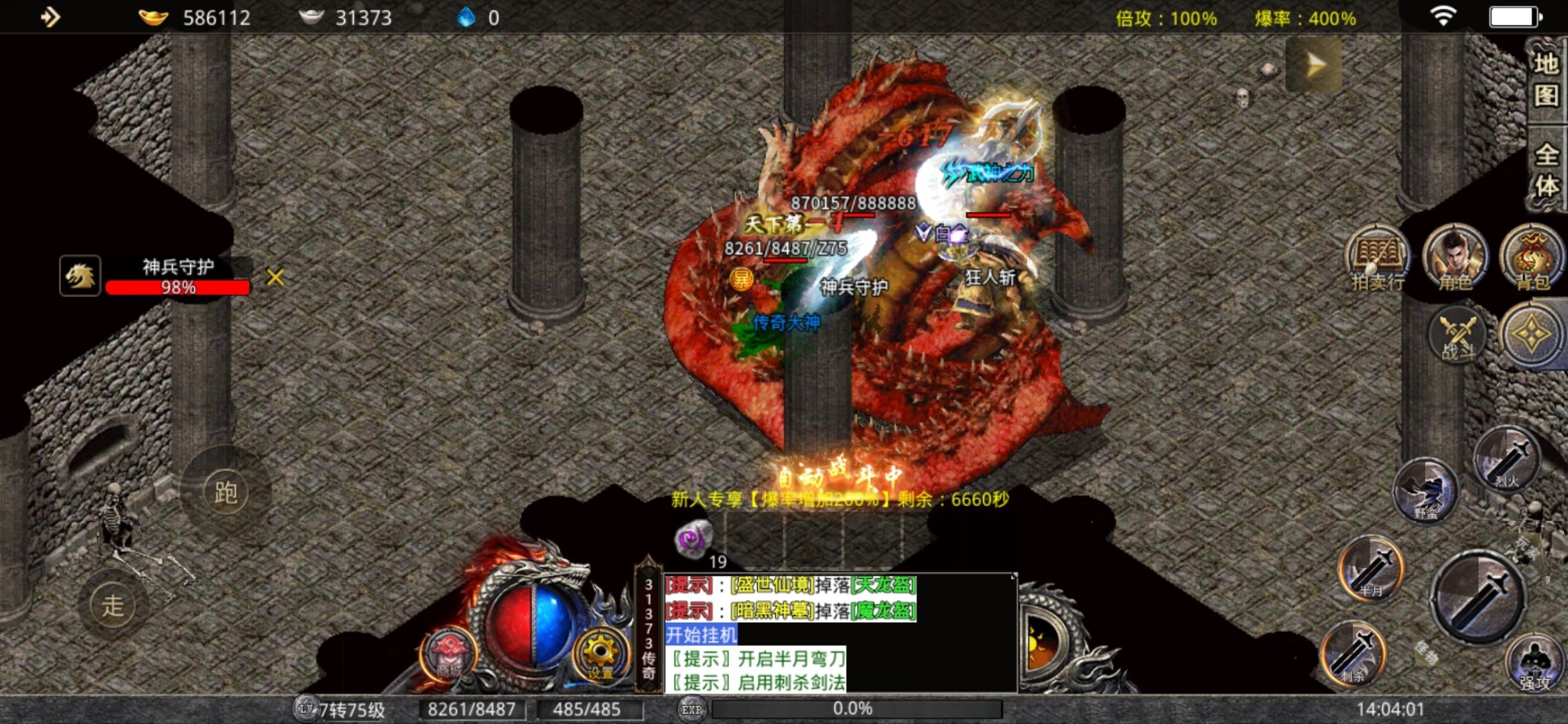The width and height of the screenshot is (1568, 724).
Task: Expand the yellow arrow panel toggle
Action: pos(1314,65)
